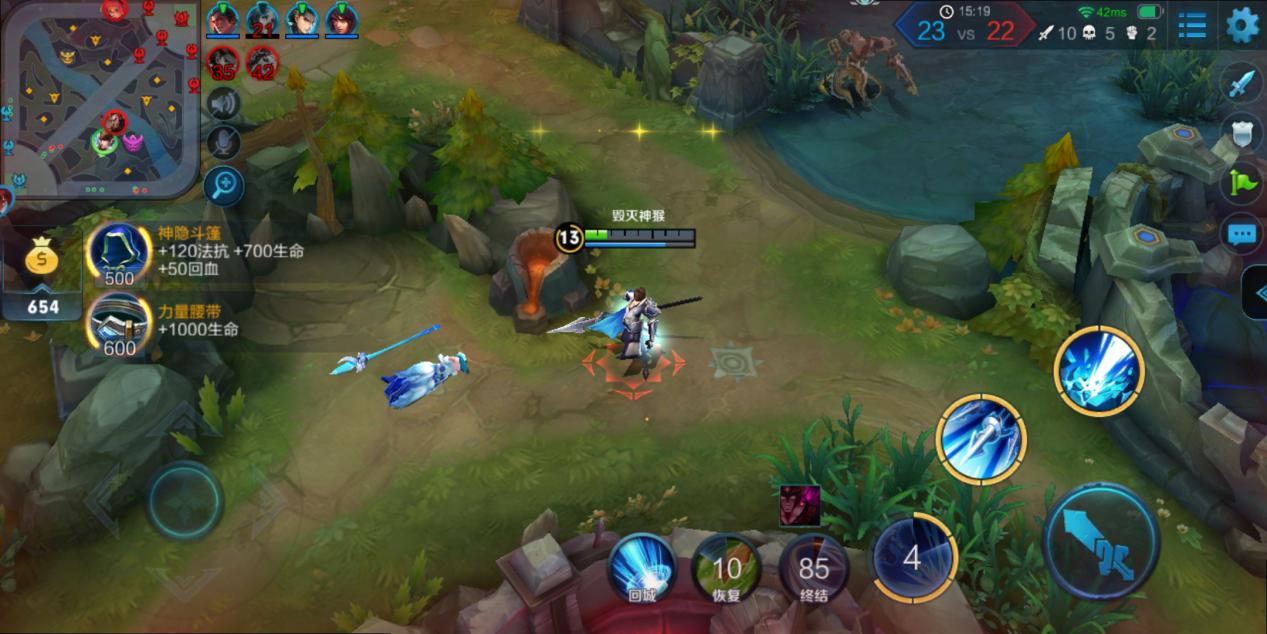Activate the execute (终结) summoner spell
This screenshot has width=1267, height=634.
pyautogui.click(x=813, y=567)
